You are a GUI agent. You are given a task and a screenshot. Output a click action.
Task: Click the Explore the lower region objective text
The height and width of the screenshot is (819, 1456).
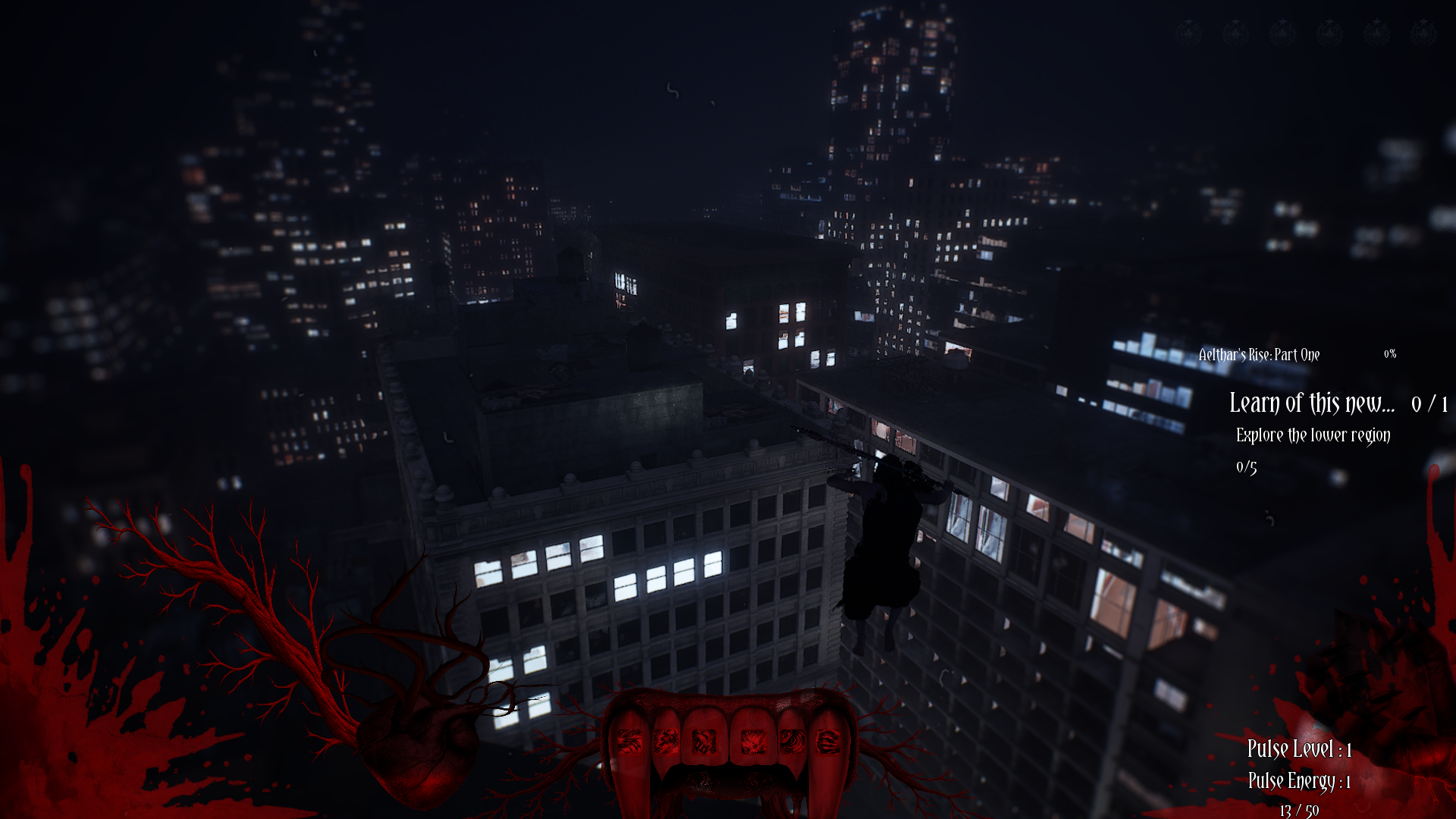1313,436
